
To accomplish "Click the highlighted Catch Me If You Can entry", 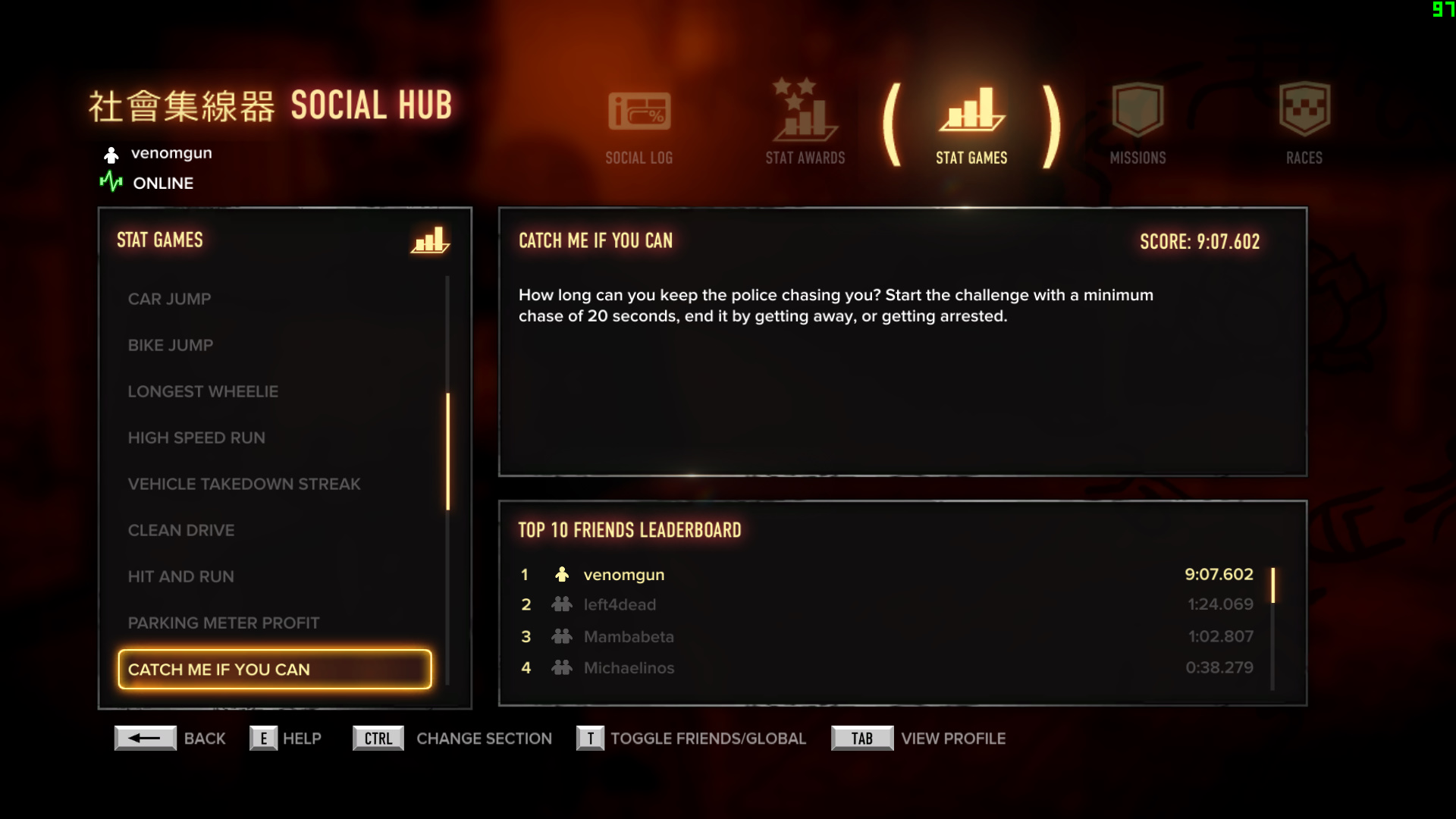I will click(x=275, y=670).
